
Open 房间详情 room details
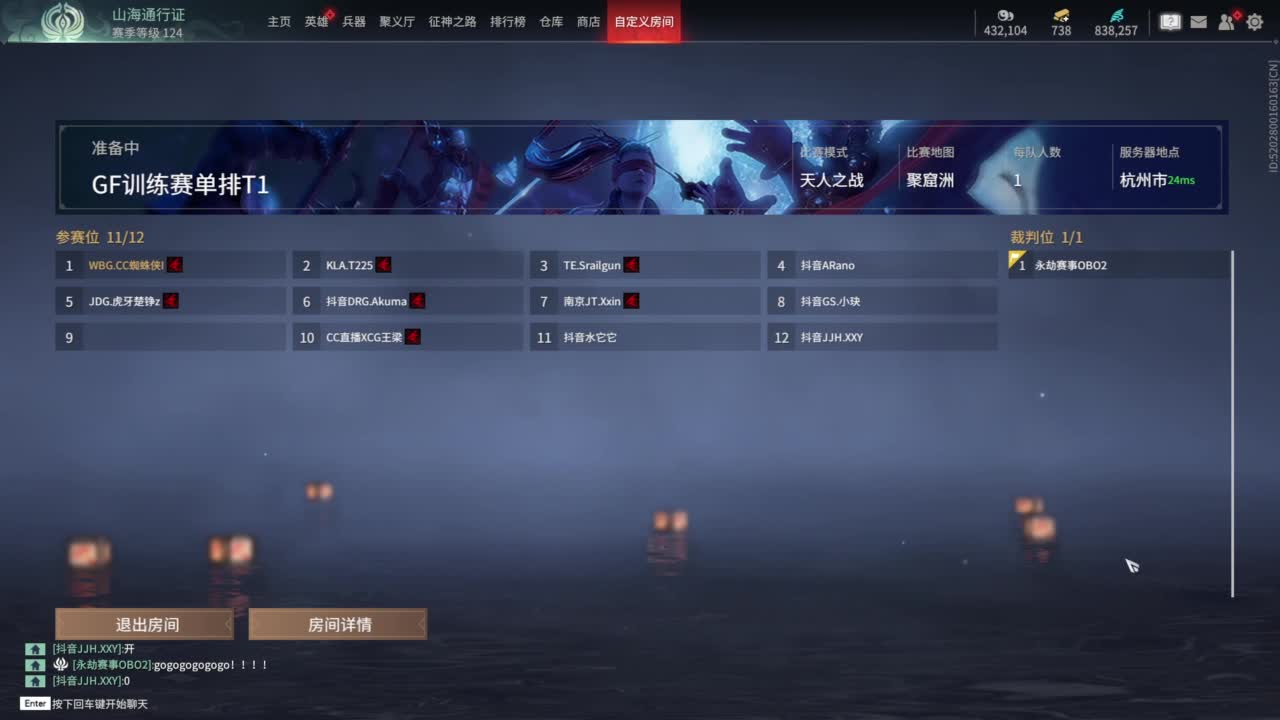tap(338, 624)
